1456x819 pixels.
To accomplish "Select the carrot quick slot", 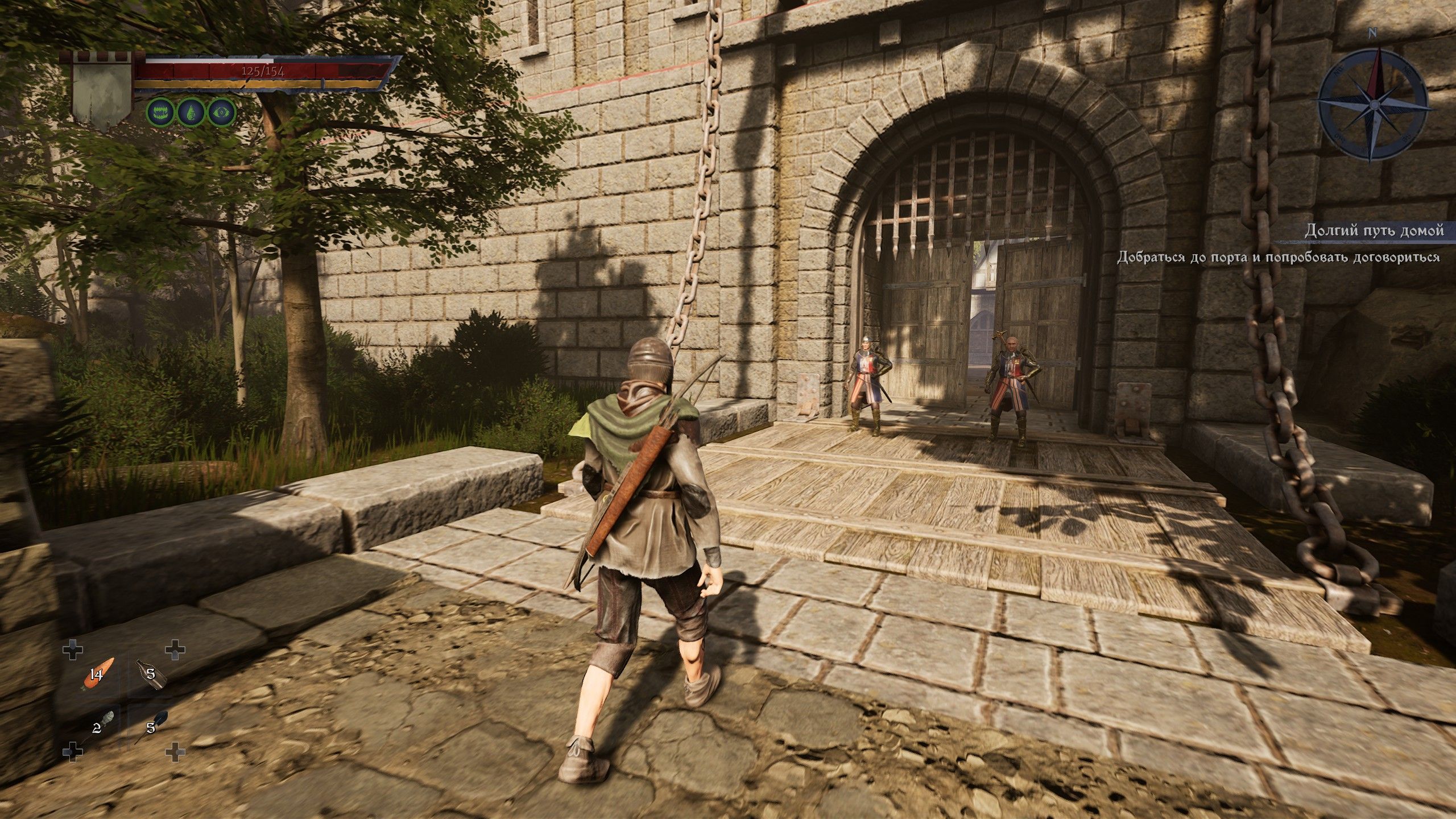I will coord(99,675).
